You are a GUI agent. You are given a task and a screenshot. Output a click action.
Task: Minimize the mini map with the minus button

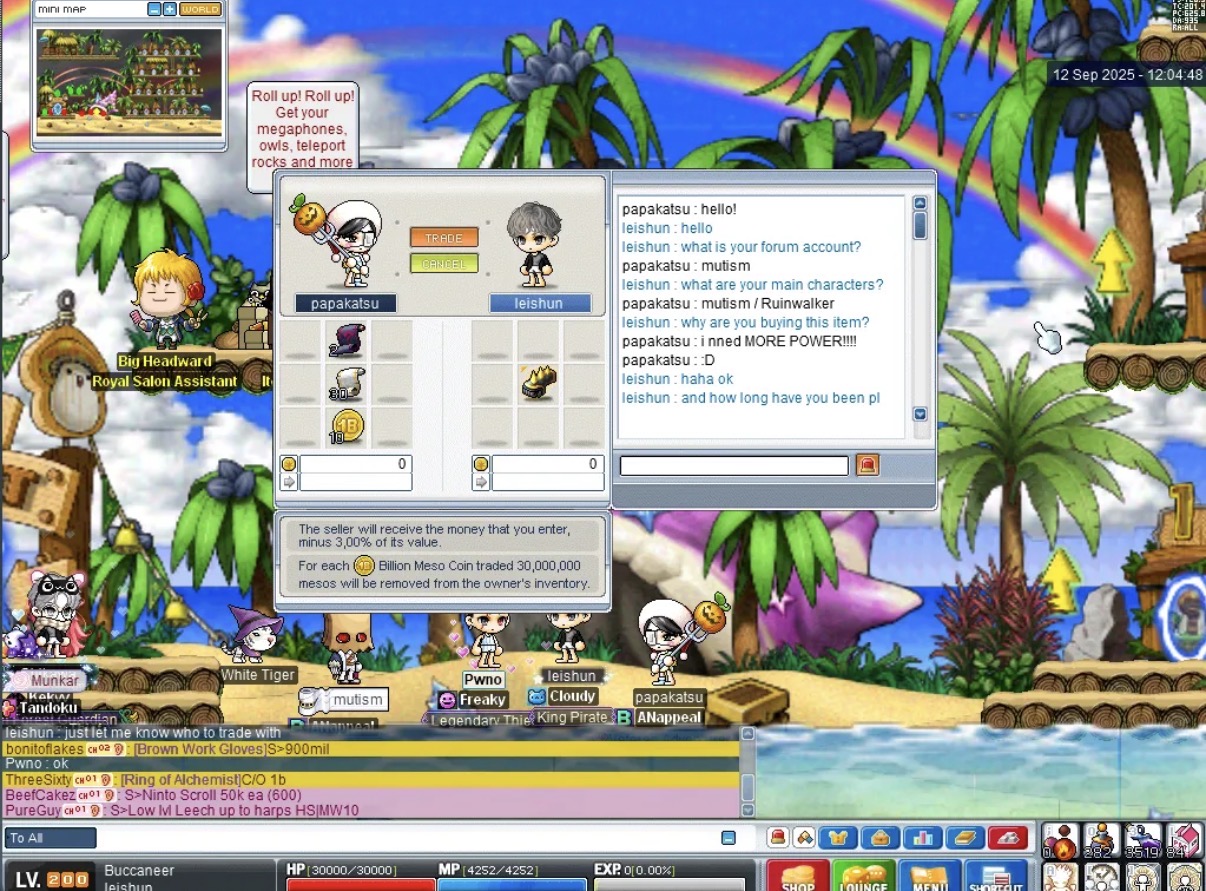coord(154,9)
